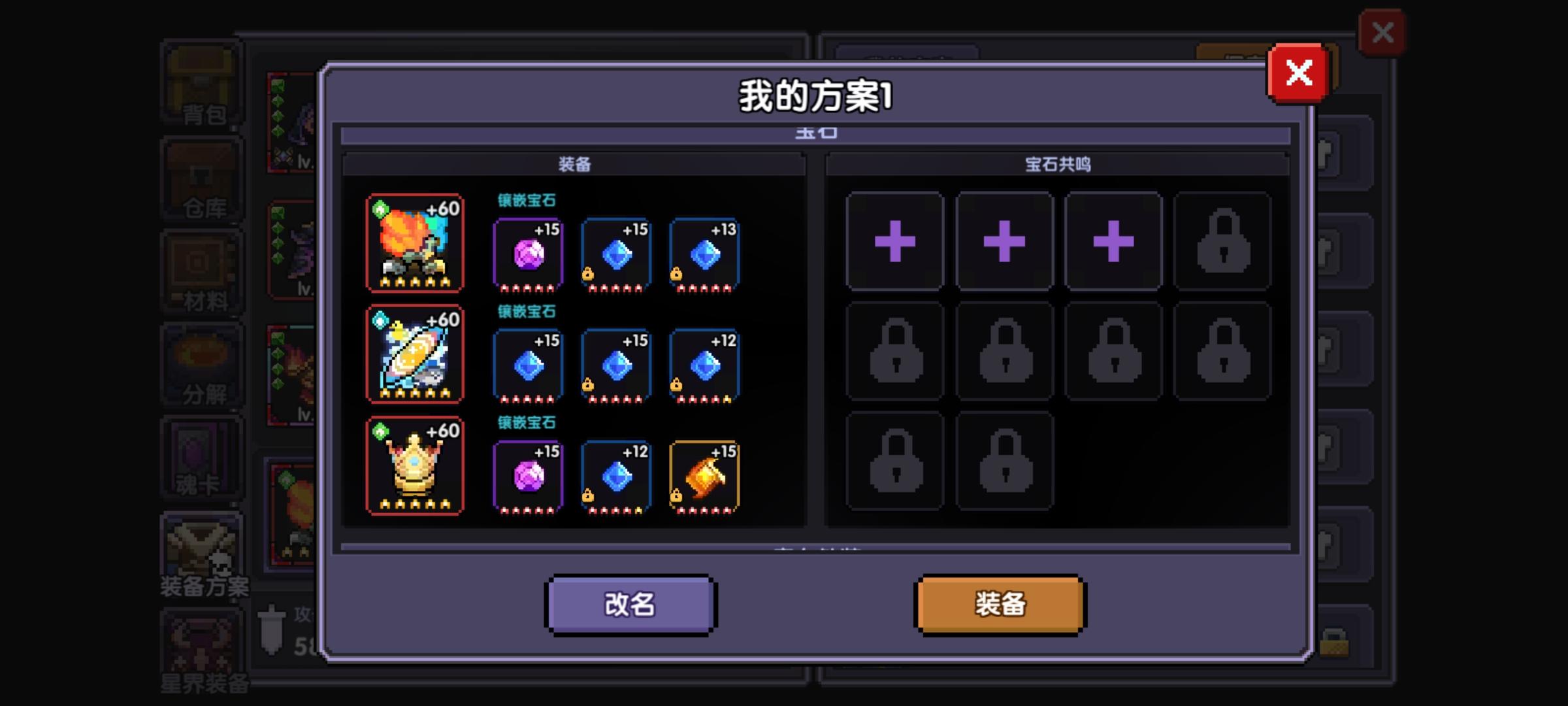The height and width of the screenshot is (706, 1568).
Task: Select the +15 purple gem on first equipment
Action: coord(528,255)
